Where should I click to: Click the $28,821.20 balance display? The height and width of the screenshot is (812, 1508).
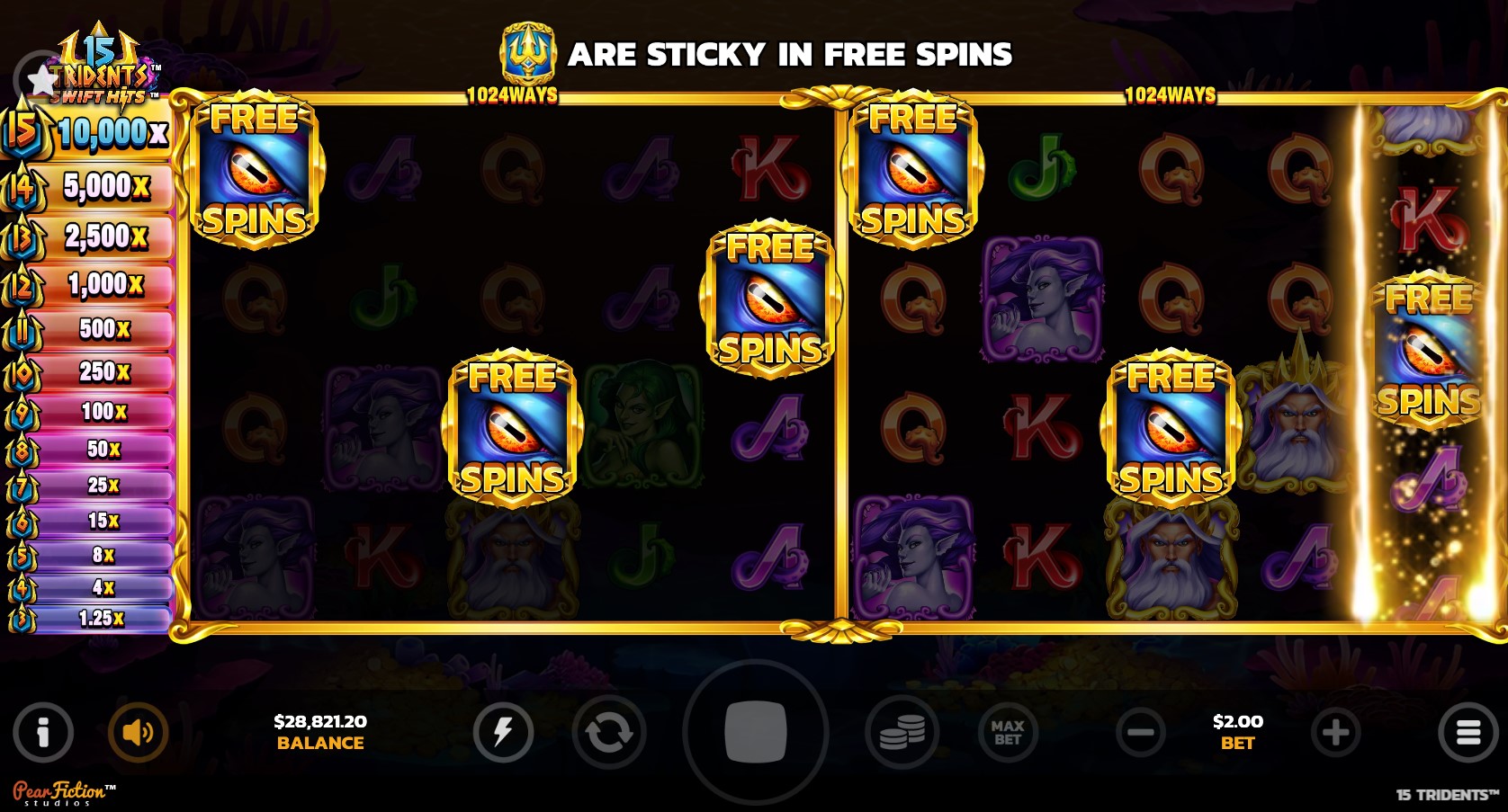[319, 732]
